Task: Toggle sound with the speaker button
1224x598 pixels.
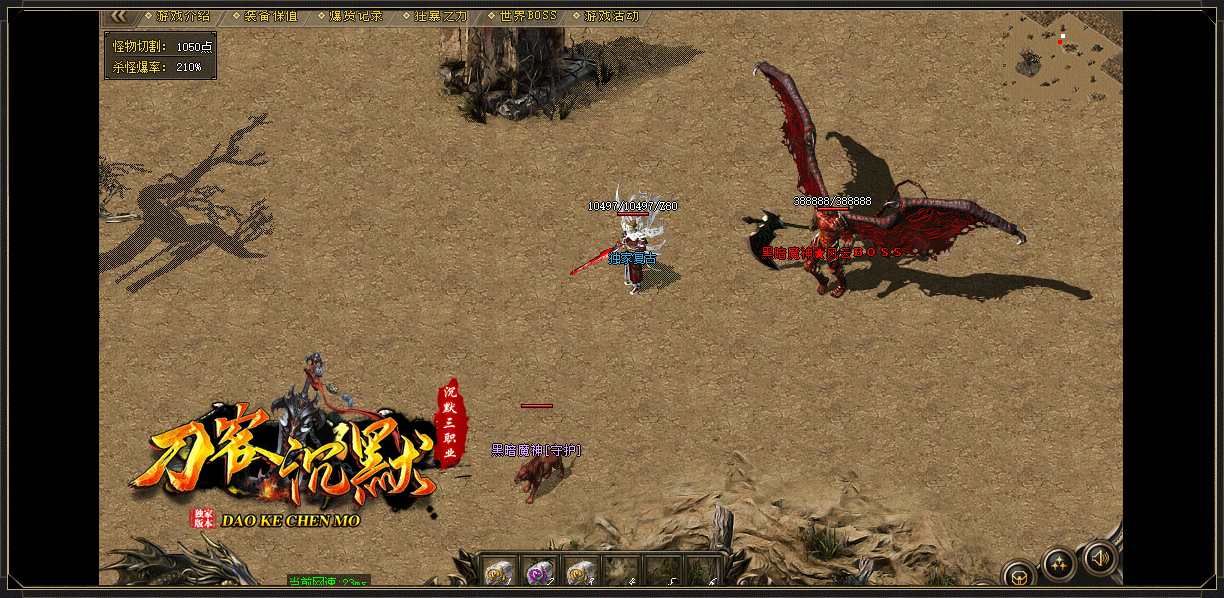Action: [1099, 557]
